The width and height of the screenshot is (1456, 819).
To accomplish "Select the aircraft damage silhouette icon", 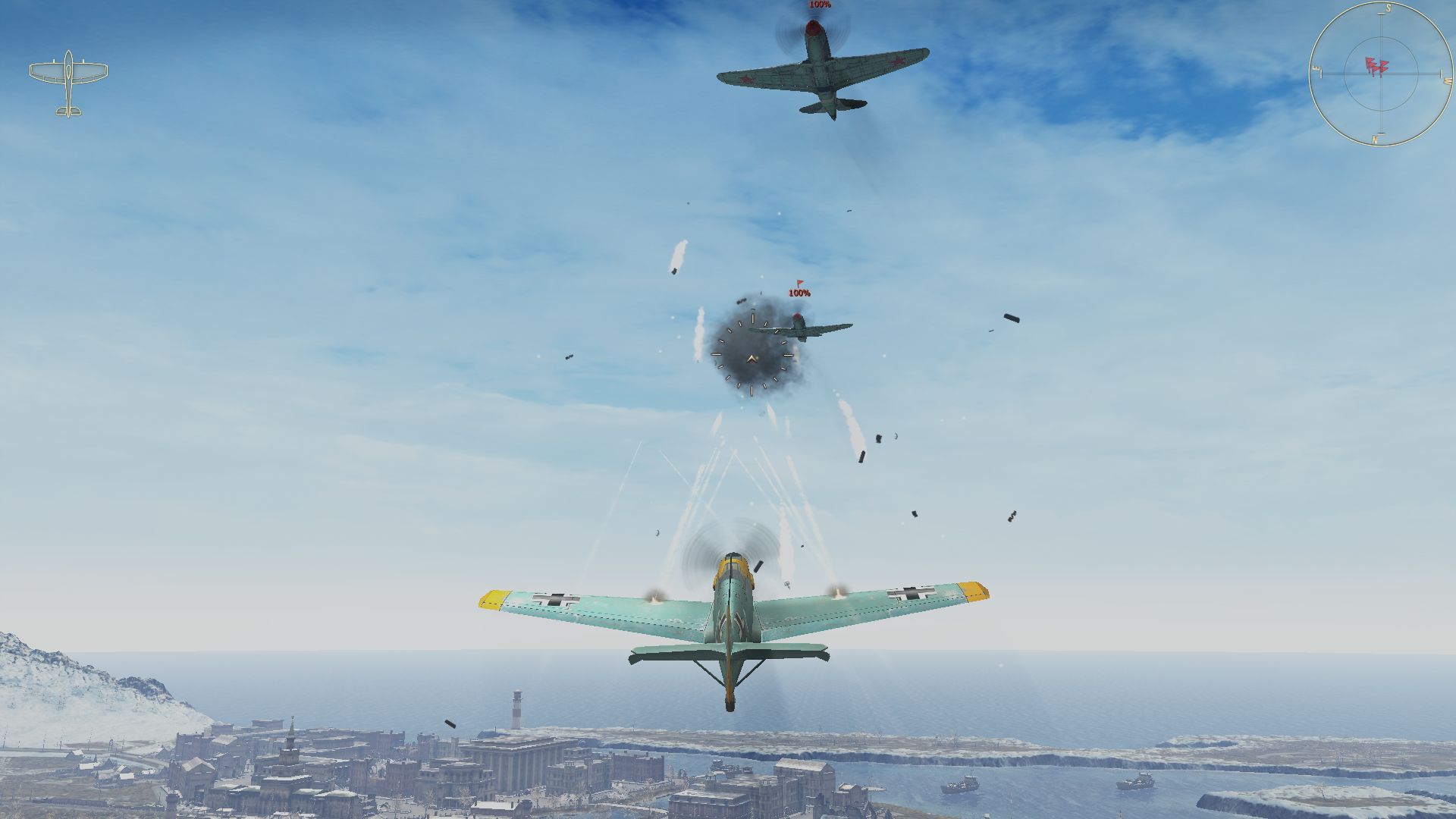I will point(68,83).
